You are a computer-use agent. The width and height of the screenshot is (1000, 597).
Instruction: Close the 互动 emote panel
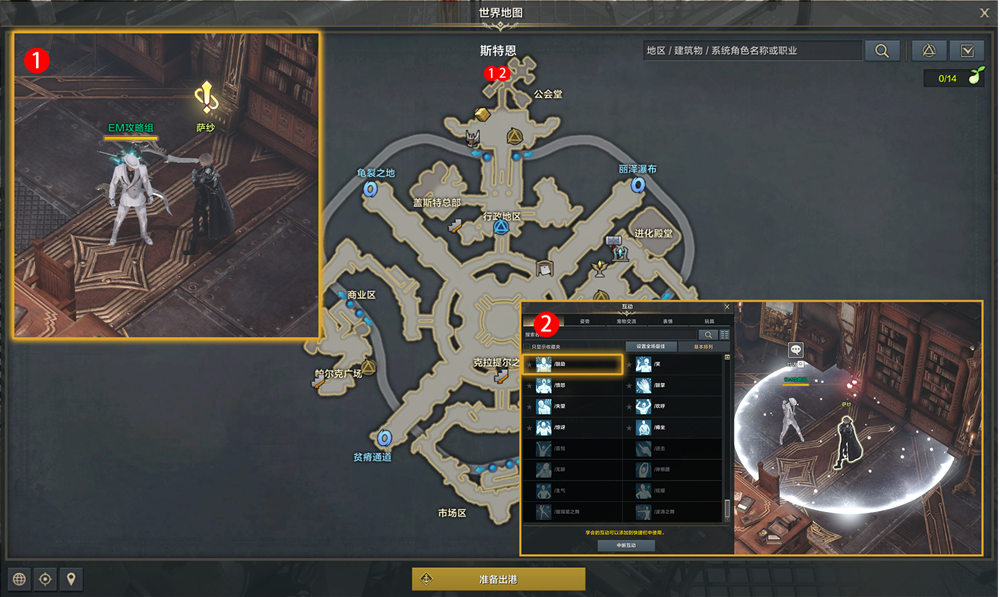726,307
